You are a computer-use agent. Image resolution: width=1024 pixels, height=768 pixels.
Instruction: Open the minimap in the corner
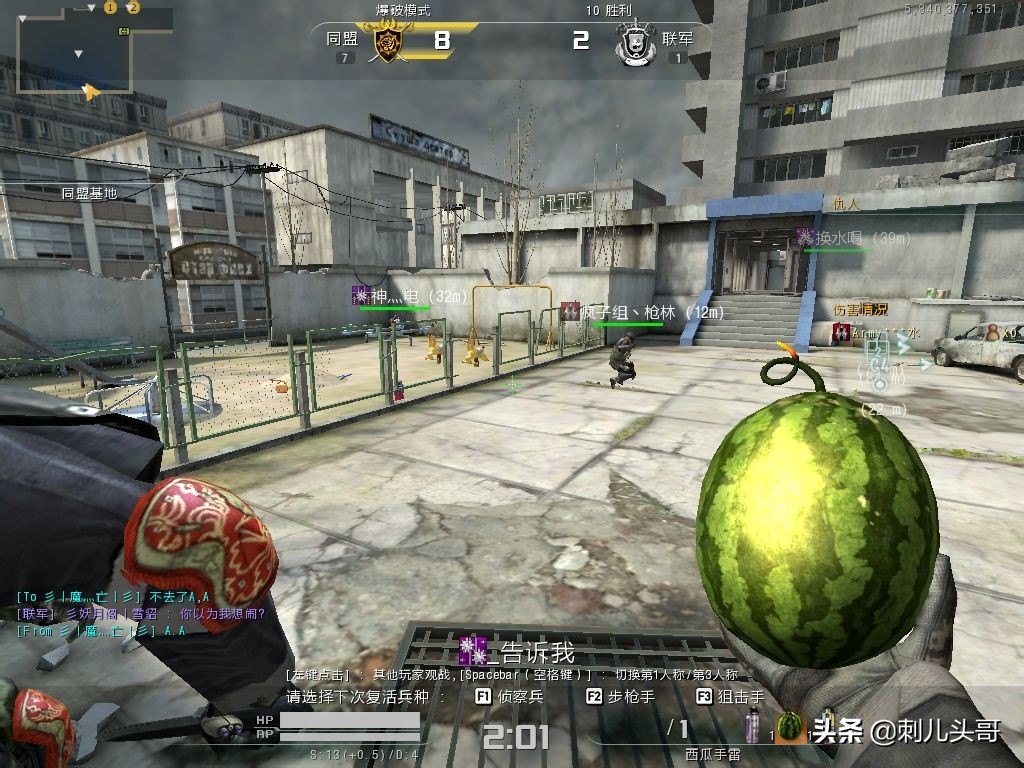click(x=74, y=50)
